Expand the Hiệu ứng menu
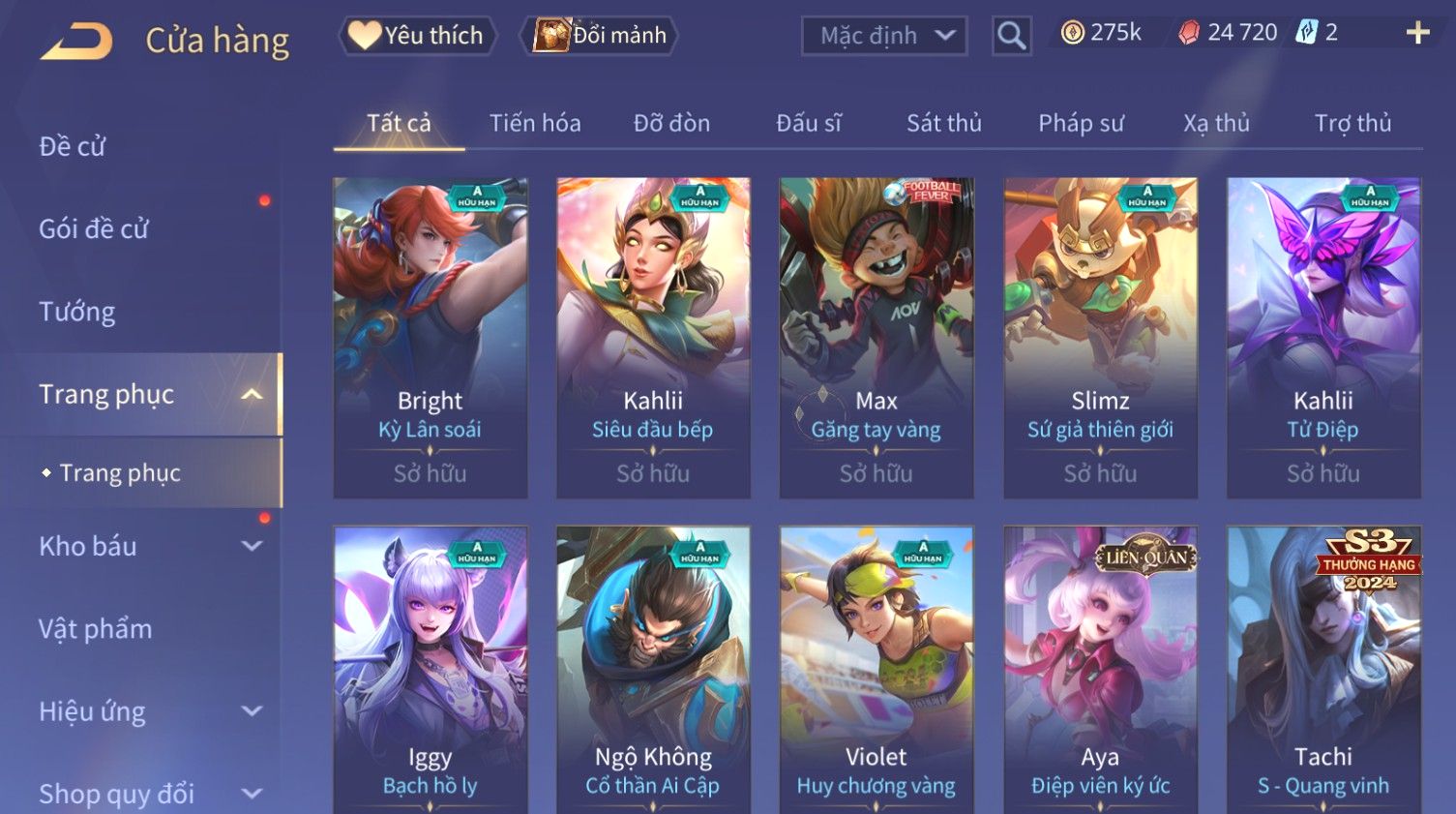 click(145, 711)
